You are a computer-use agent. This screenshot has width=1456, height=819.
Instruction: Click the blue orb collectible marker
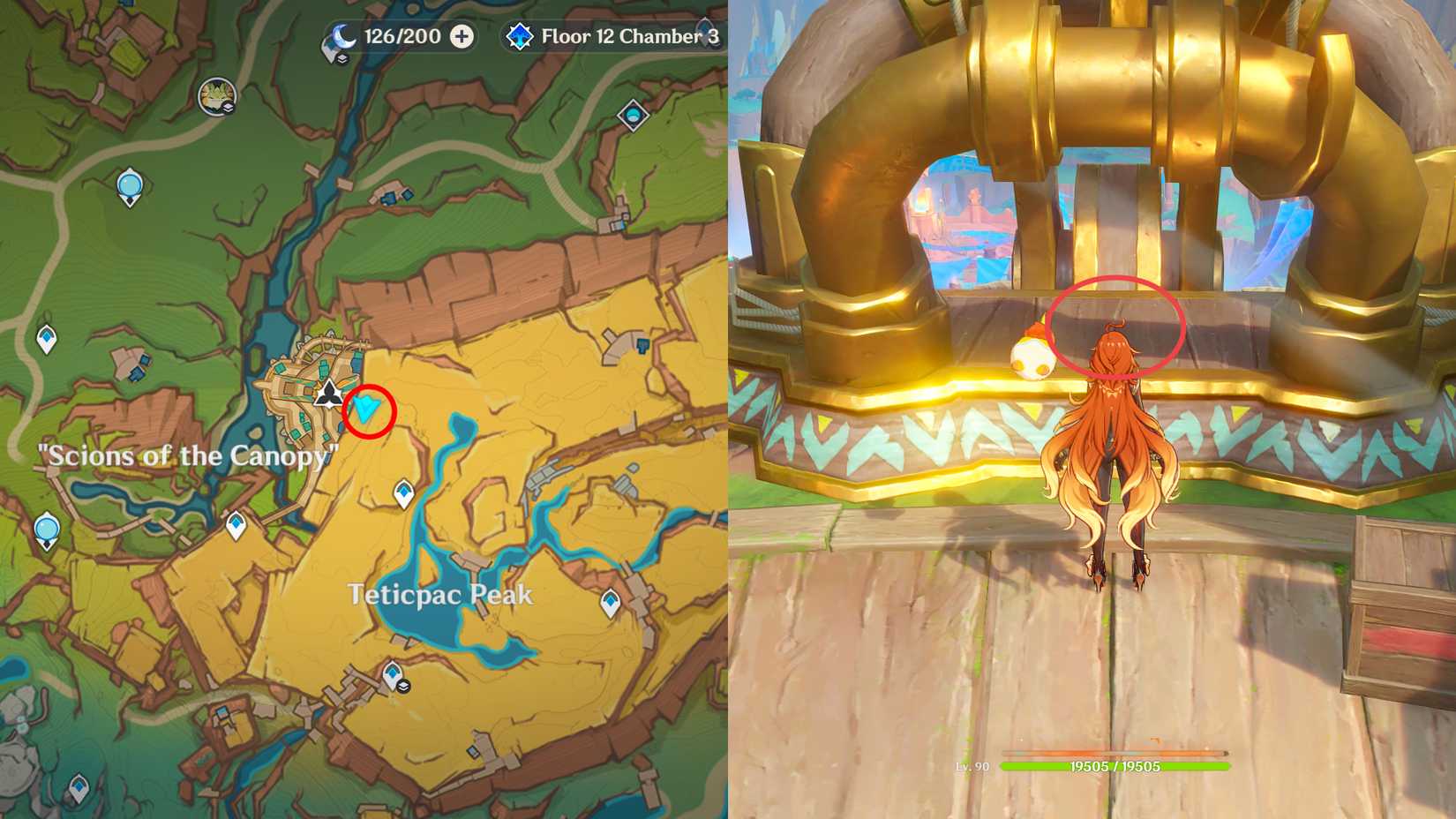(130, 184)
